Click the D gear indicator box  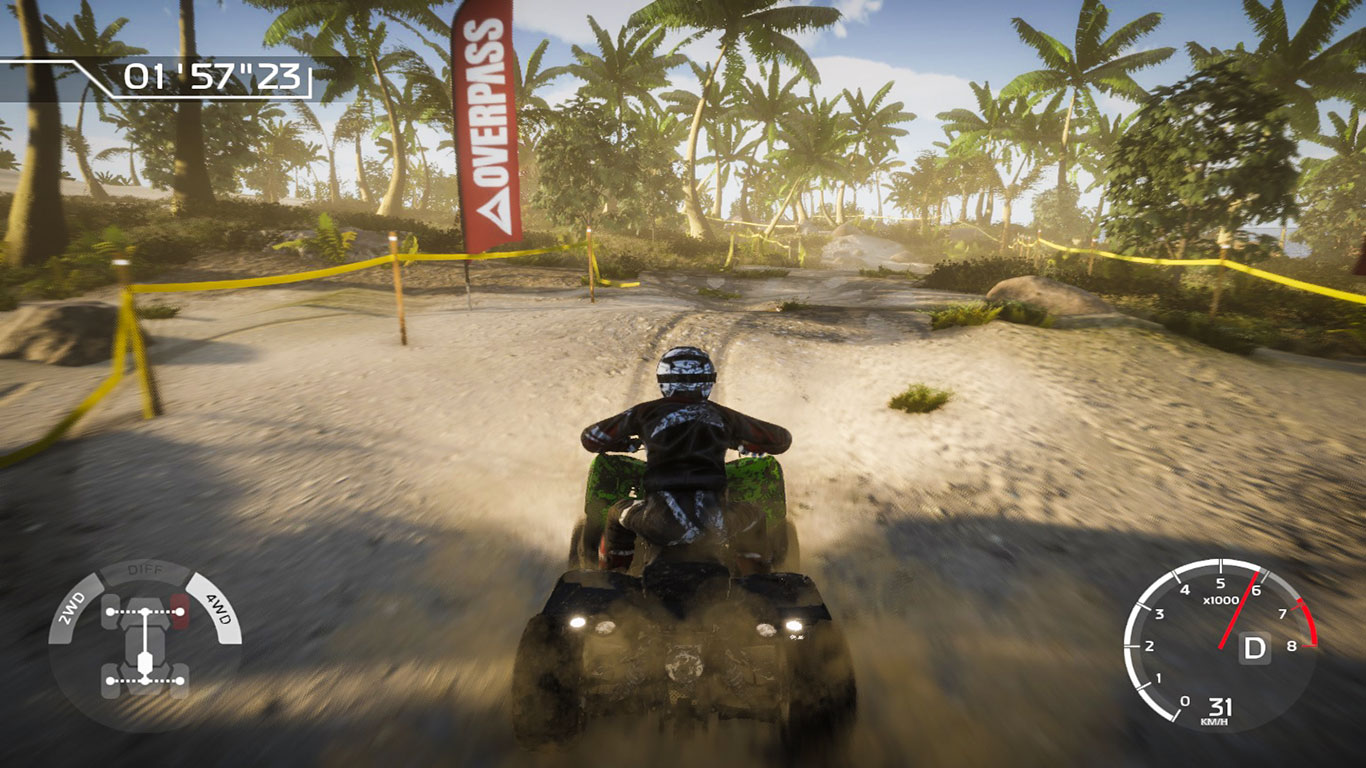pyautogui.click(x=1253, y=647)
